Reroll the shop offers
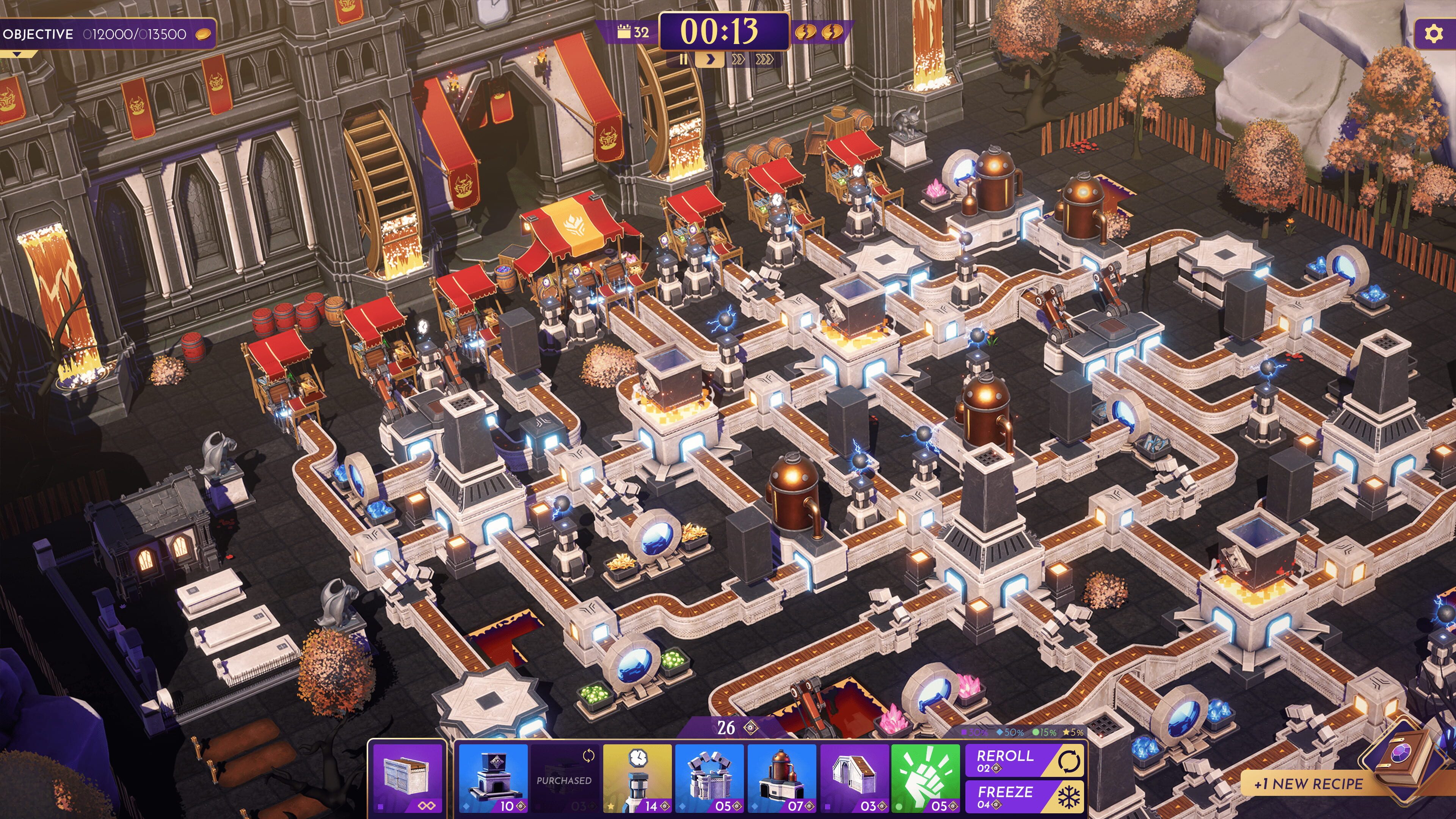Viewport: 1456px width, 819px height. pos(1024,761)
